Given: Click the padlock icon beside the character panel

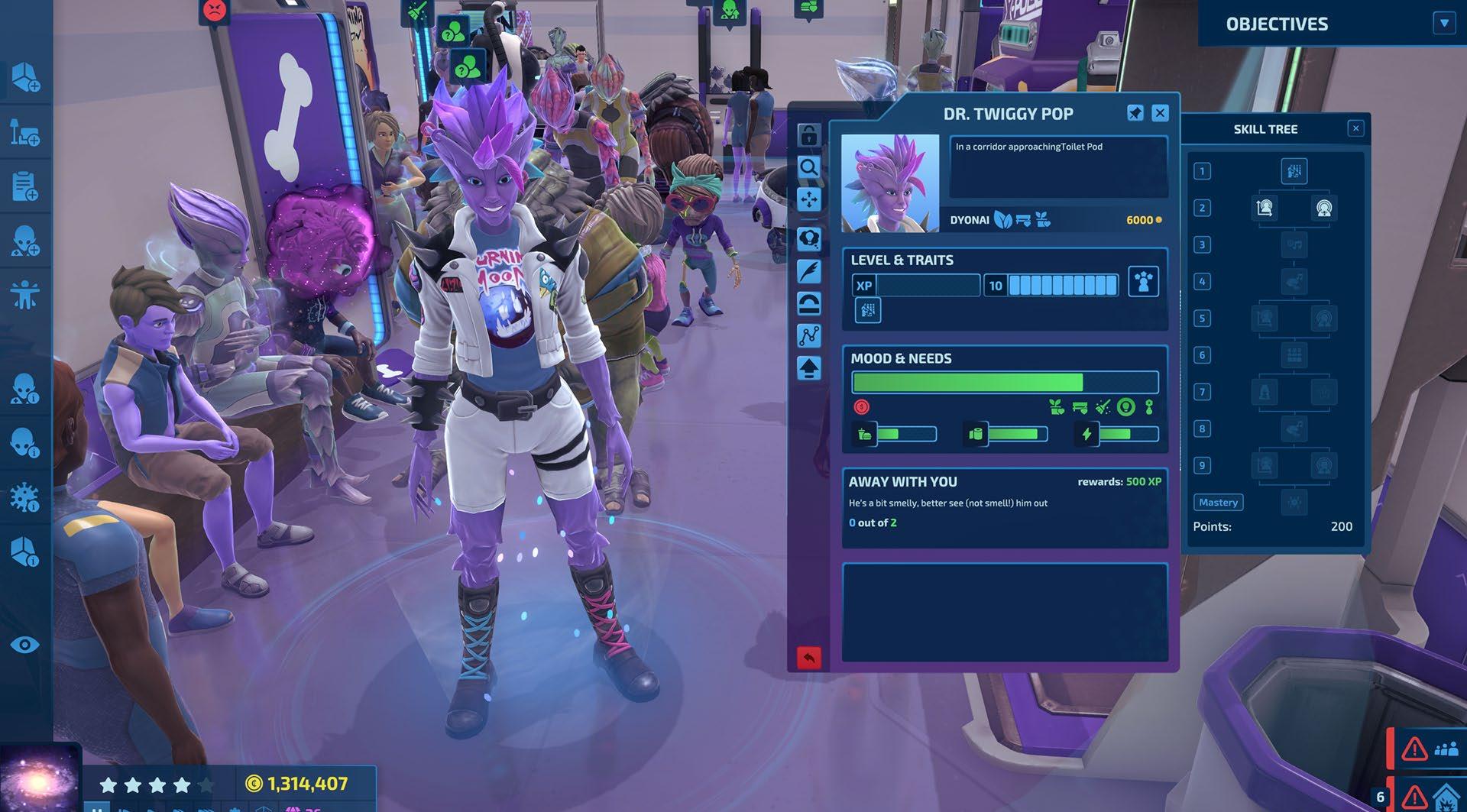Looking at the screenshot, I should point(808,135).
